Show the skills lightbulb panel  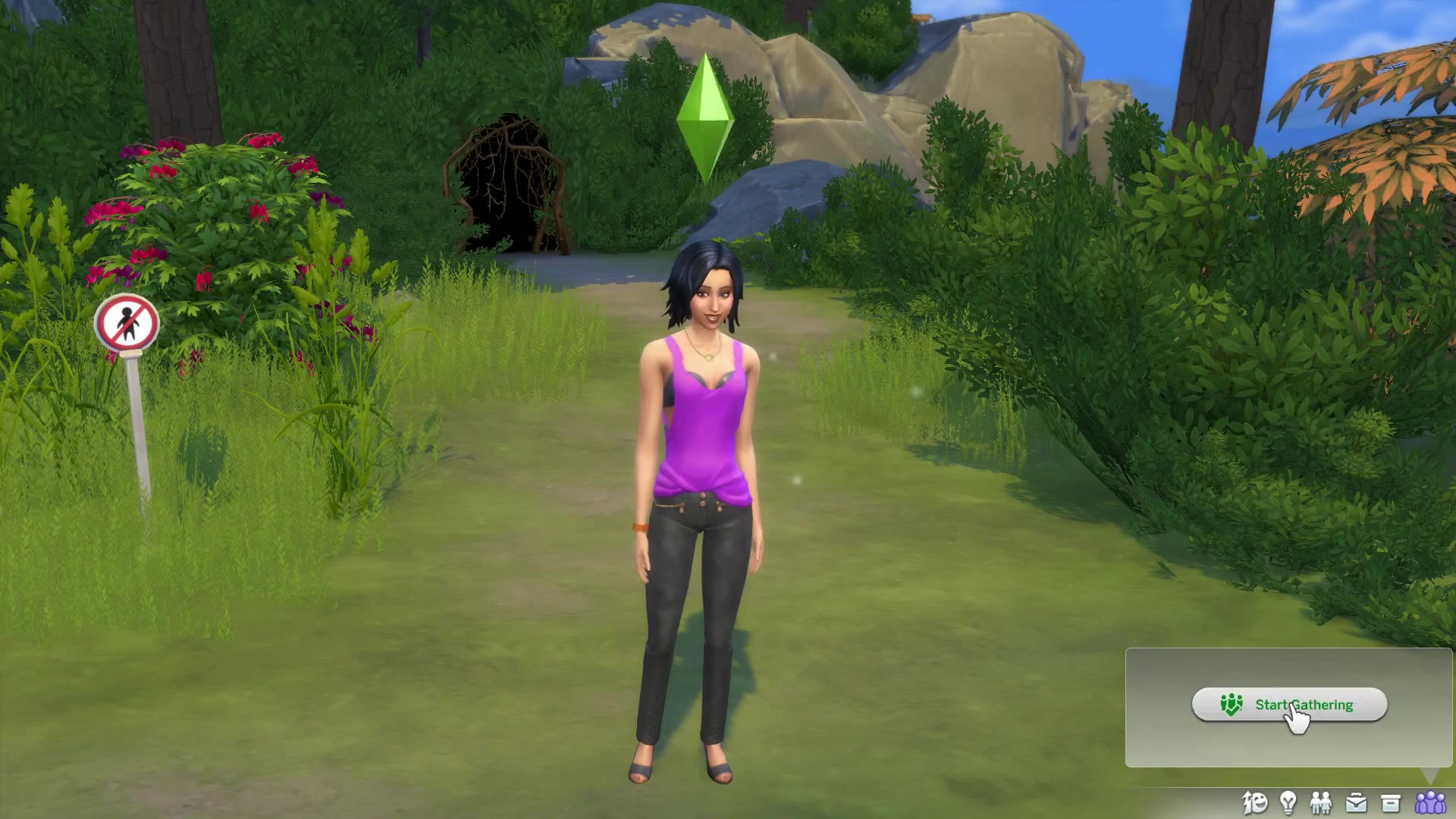1288,802
